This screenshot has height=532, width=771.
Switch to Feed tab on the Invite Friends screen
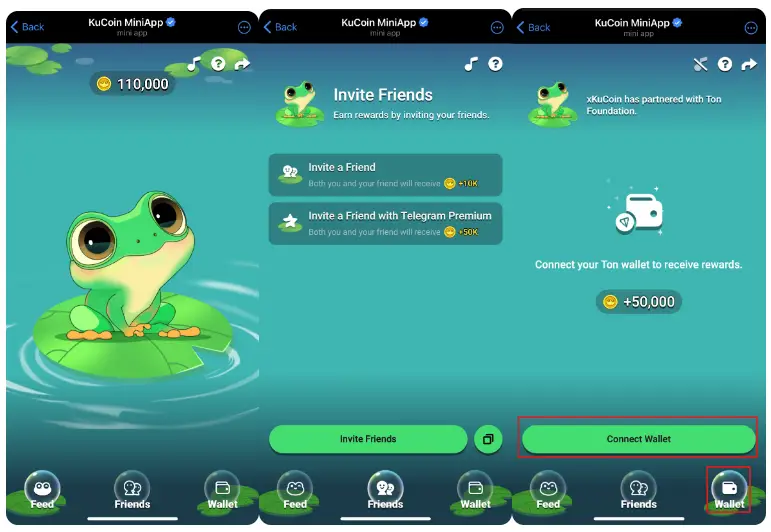295,490
